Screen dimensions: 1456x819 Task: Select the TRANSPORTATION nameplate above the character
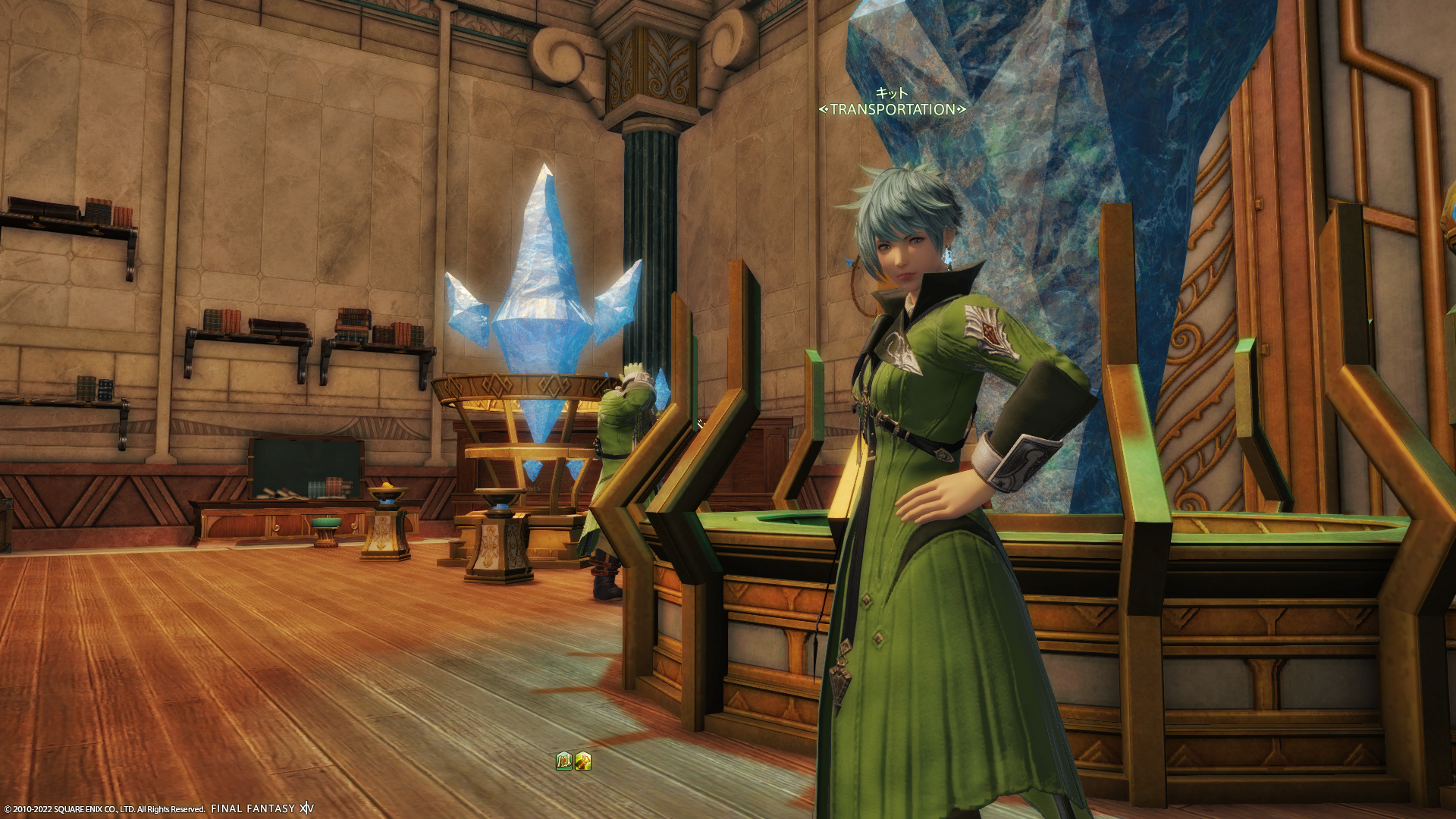[x=892, y=109]
